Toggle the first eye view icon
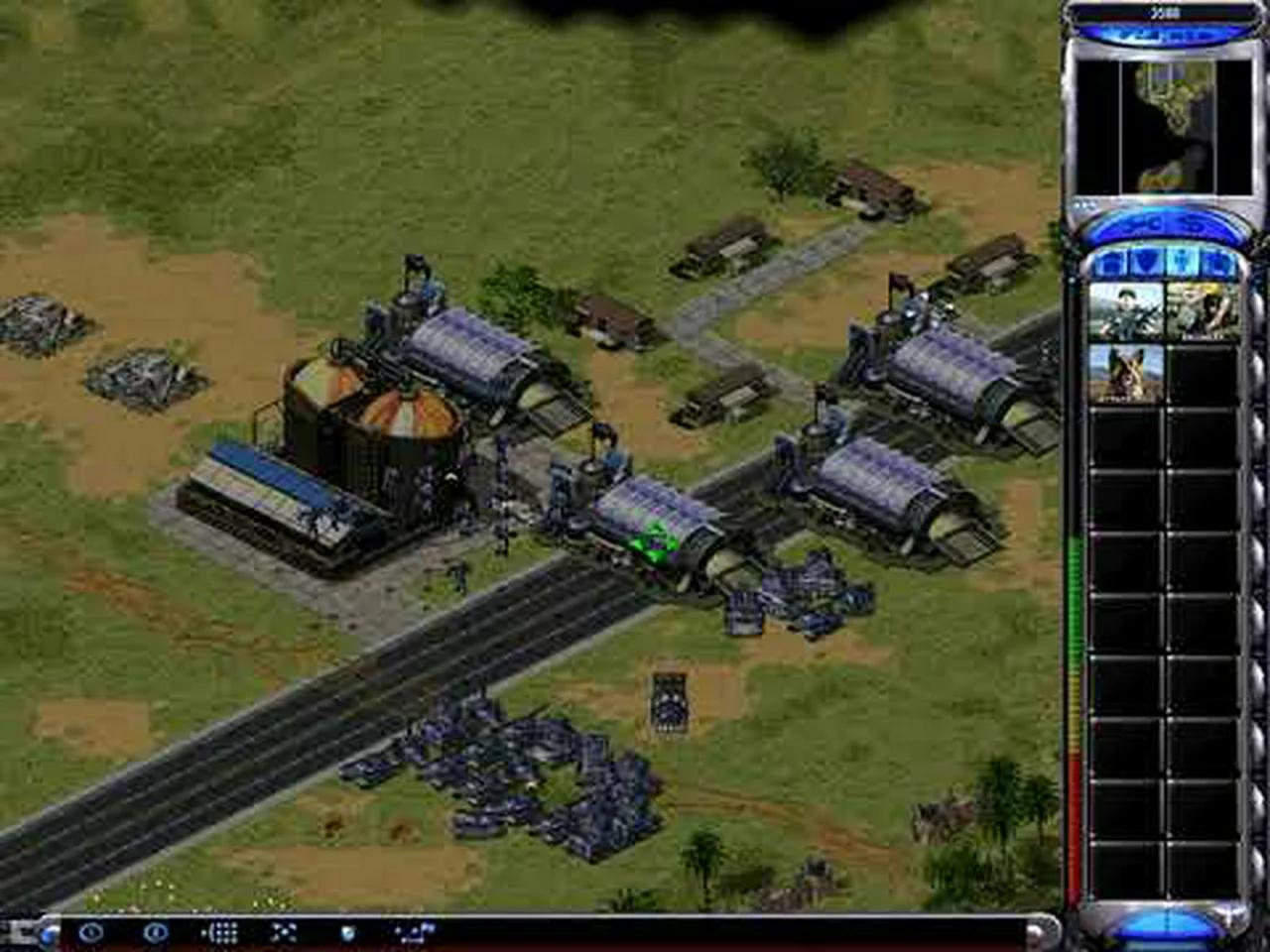 coord(89,930)
